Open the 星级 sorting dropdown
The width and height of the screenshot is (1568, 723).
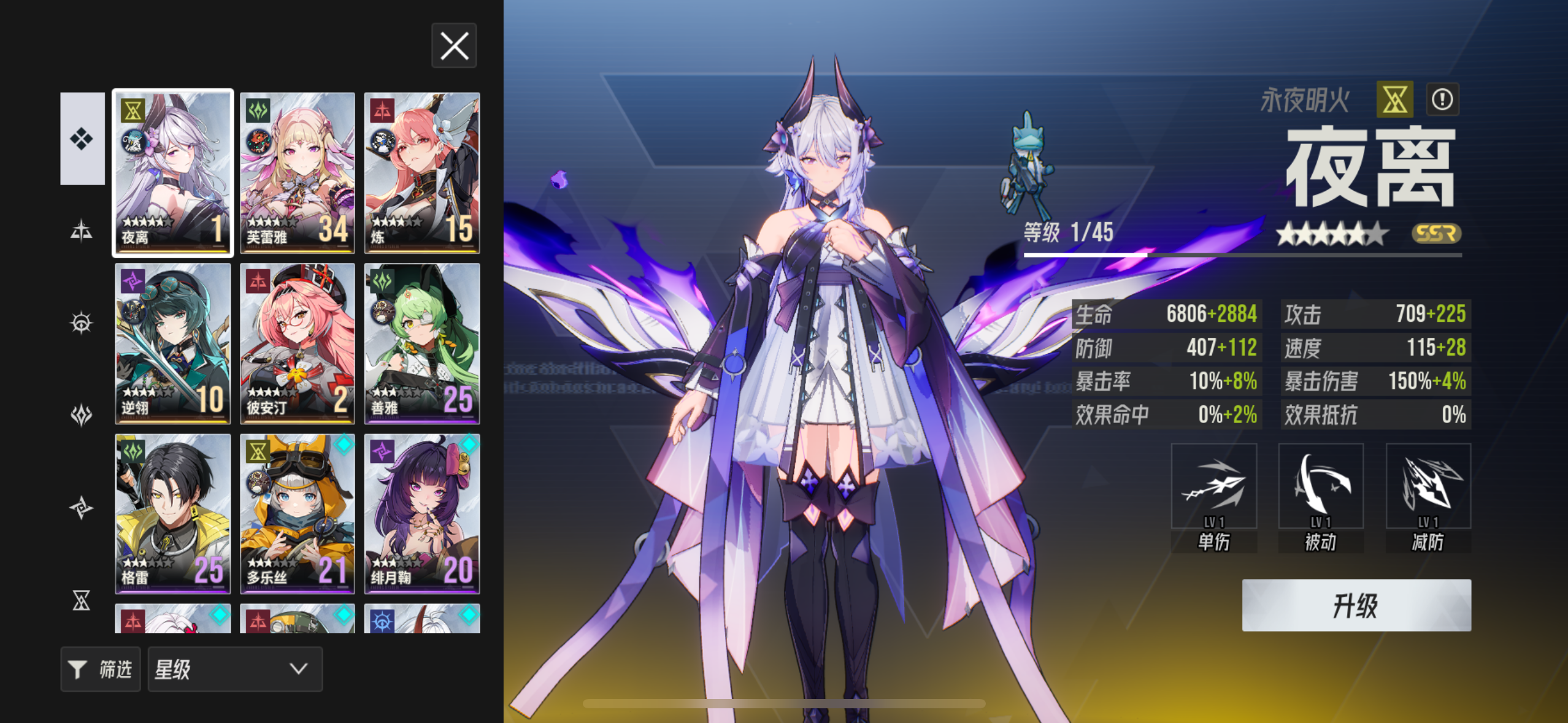click(235, 670)
